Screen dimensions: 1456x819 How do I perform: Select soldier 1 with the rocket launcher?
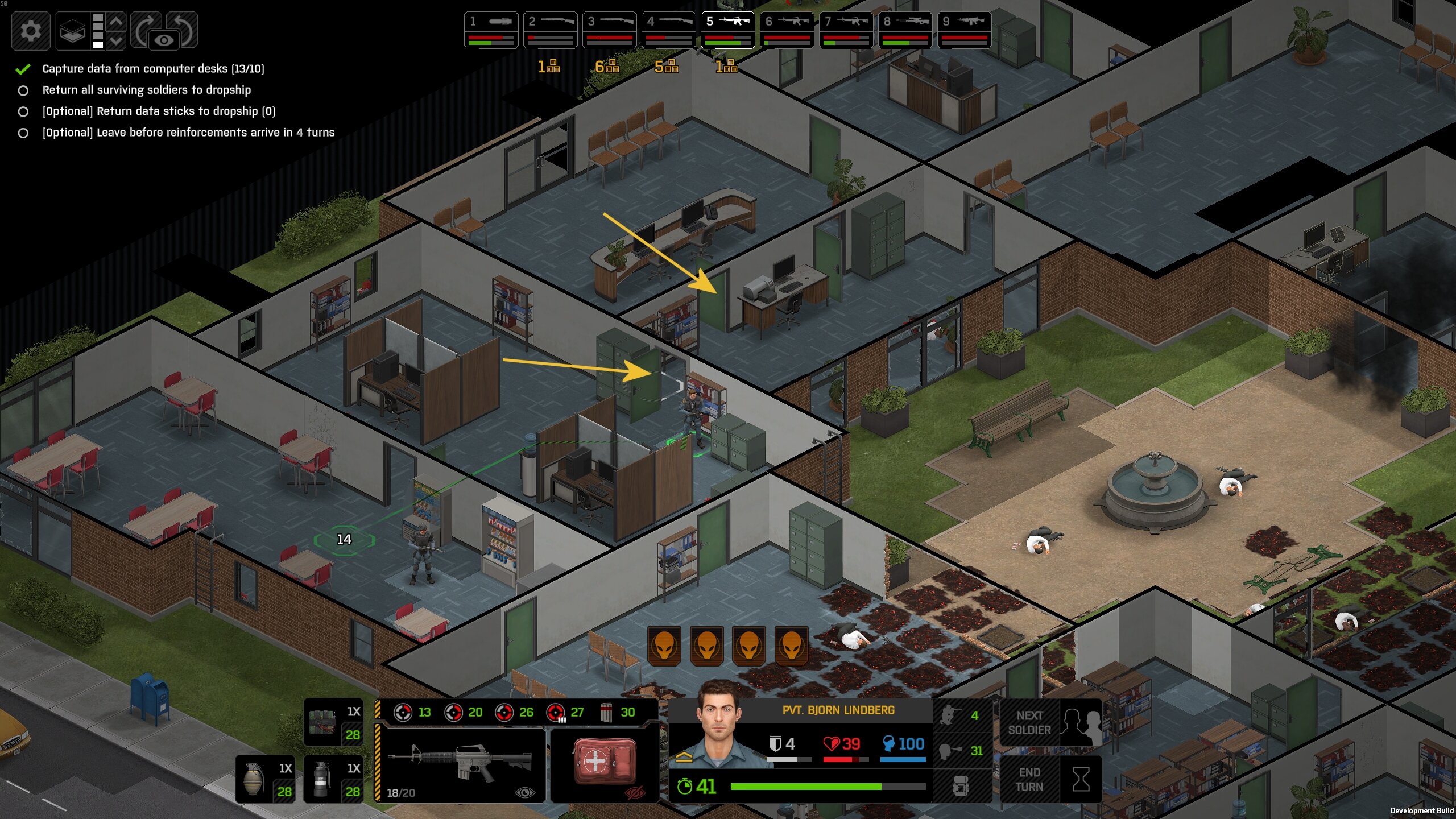pyautogui.click(x=491, y=30)
